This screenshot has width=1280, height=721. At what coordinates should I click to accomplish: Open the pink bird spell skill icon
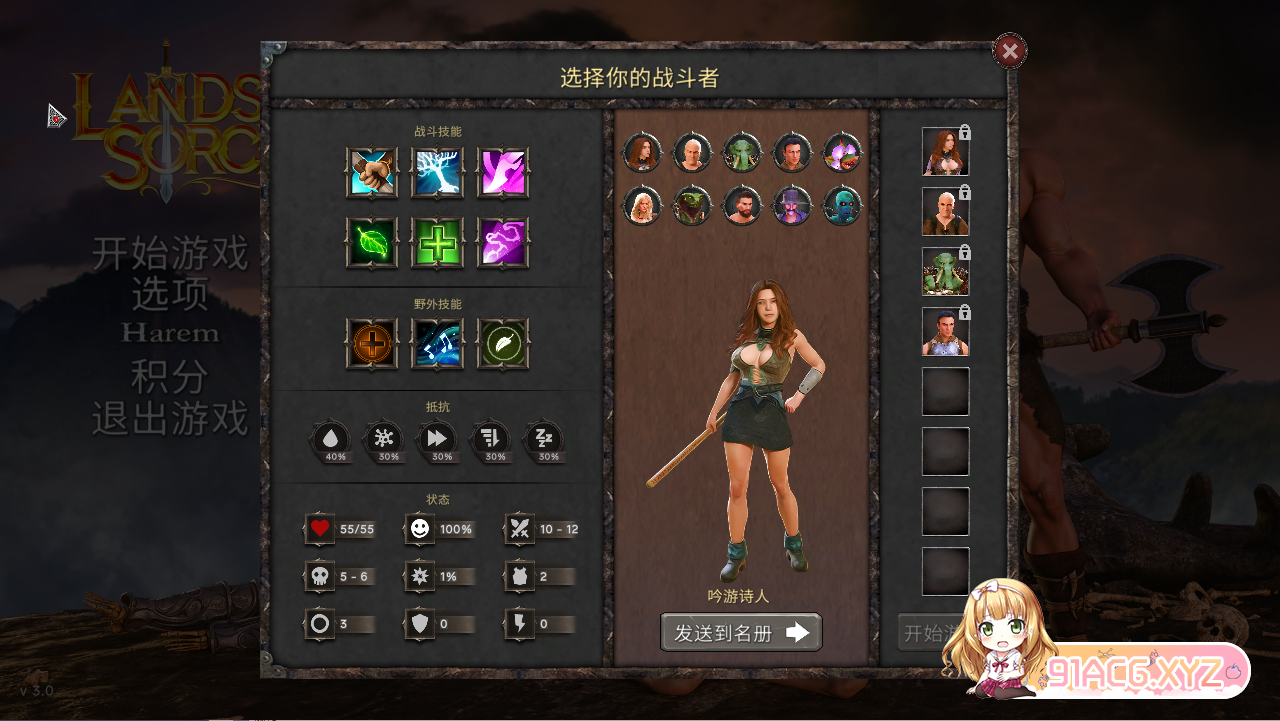tap(504, 173)
